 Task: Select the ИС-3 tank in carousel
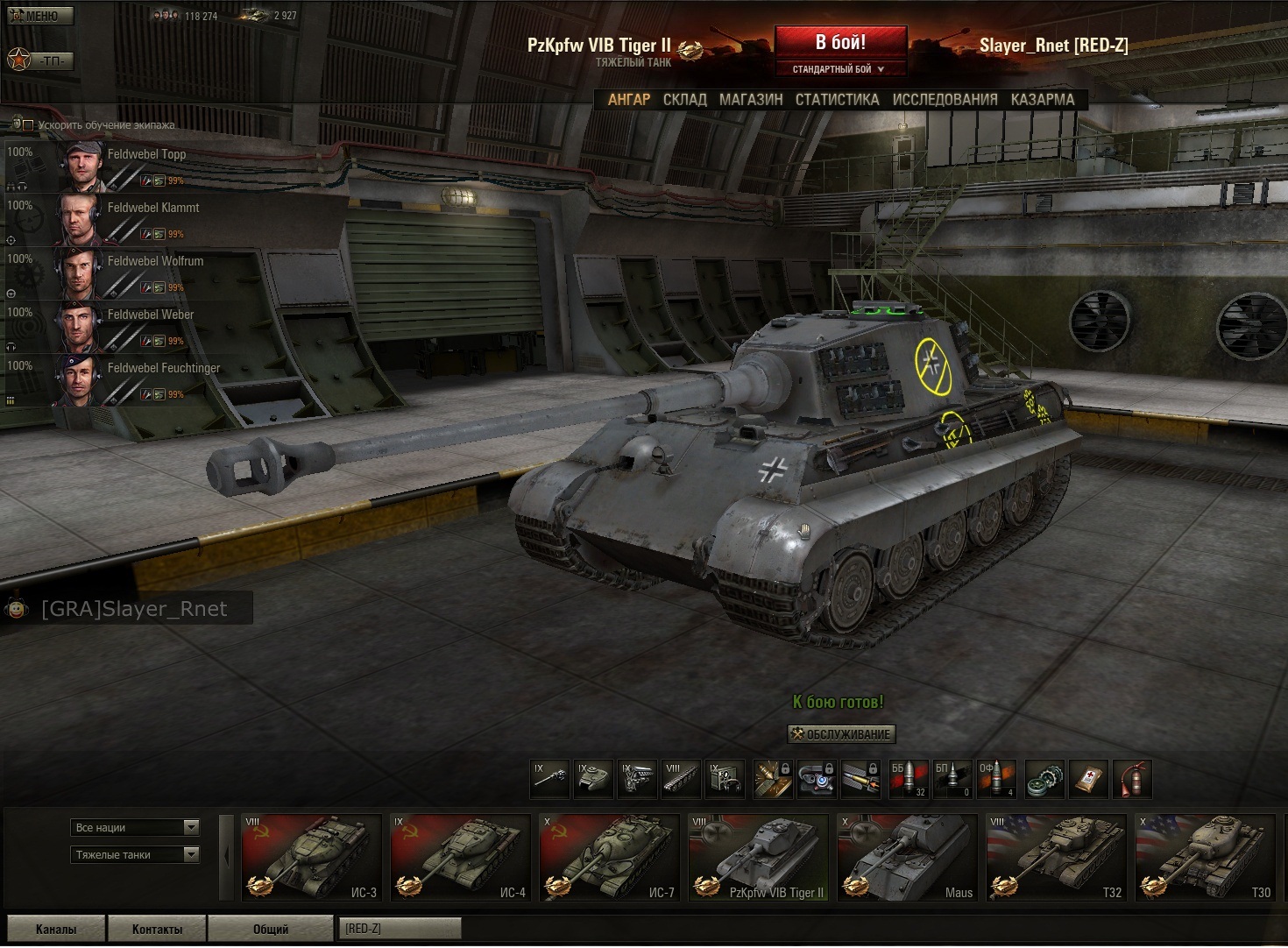coord(311,858)
